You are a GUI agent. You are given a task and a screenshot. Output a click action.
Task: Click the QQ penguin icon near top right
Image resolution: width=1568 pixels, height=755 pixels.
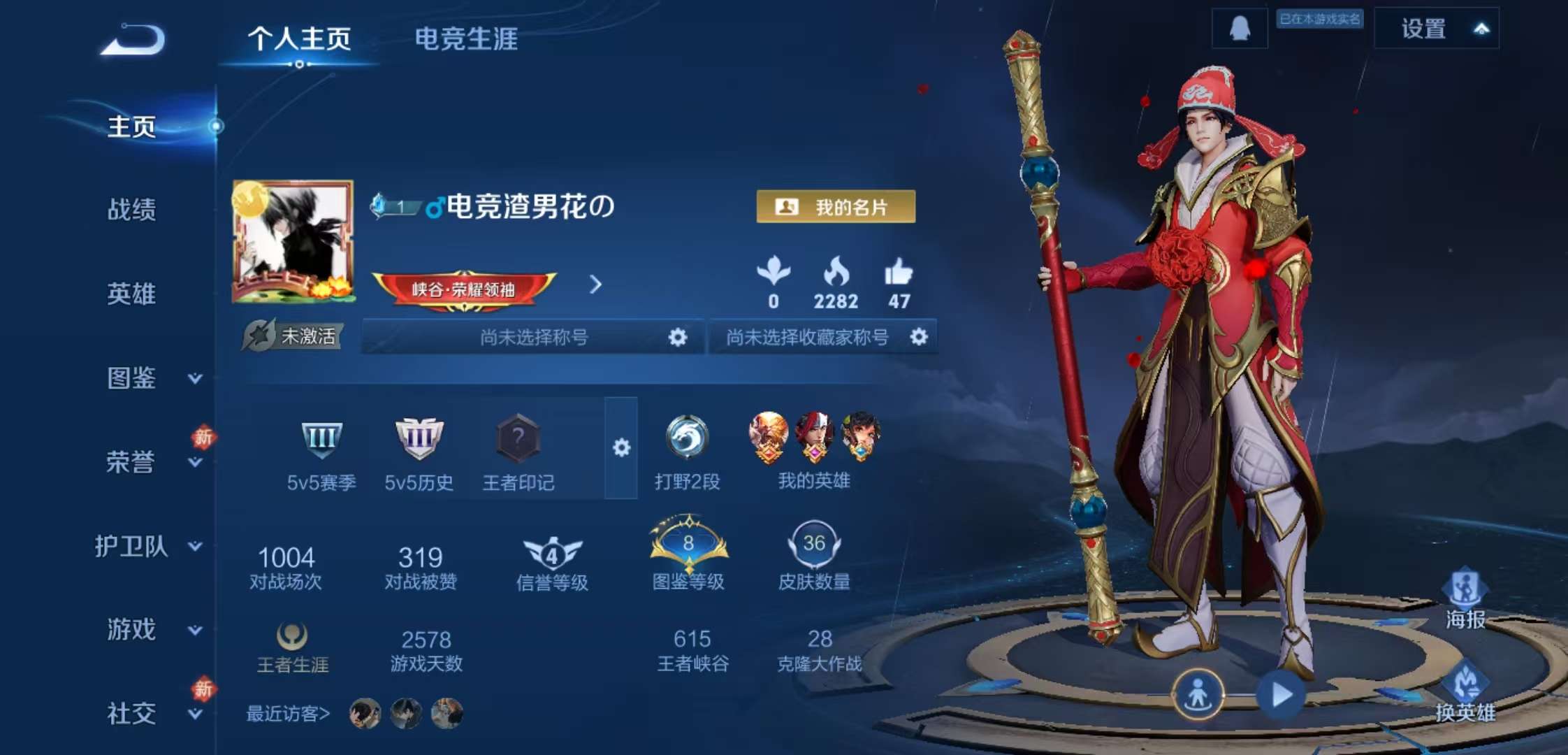click(x=1238, y=29)
